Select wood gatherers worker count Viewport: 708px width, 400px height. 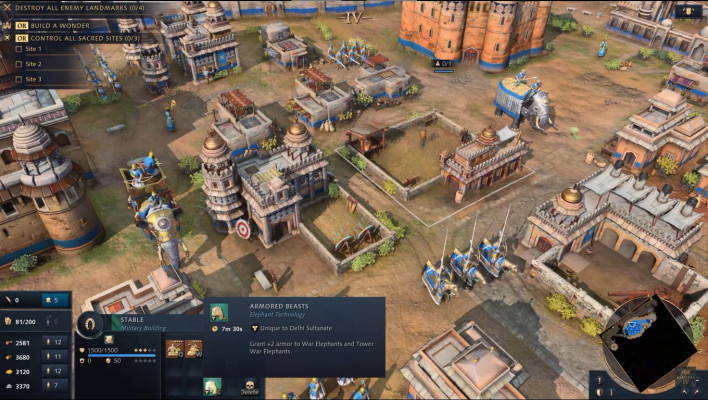click(56, 357)
